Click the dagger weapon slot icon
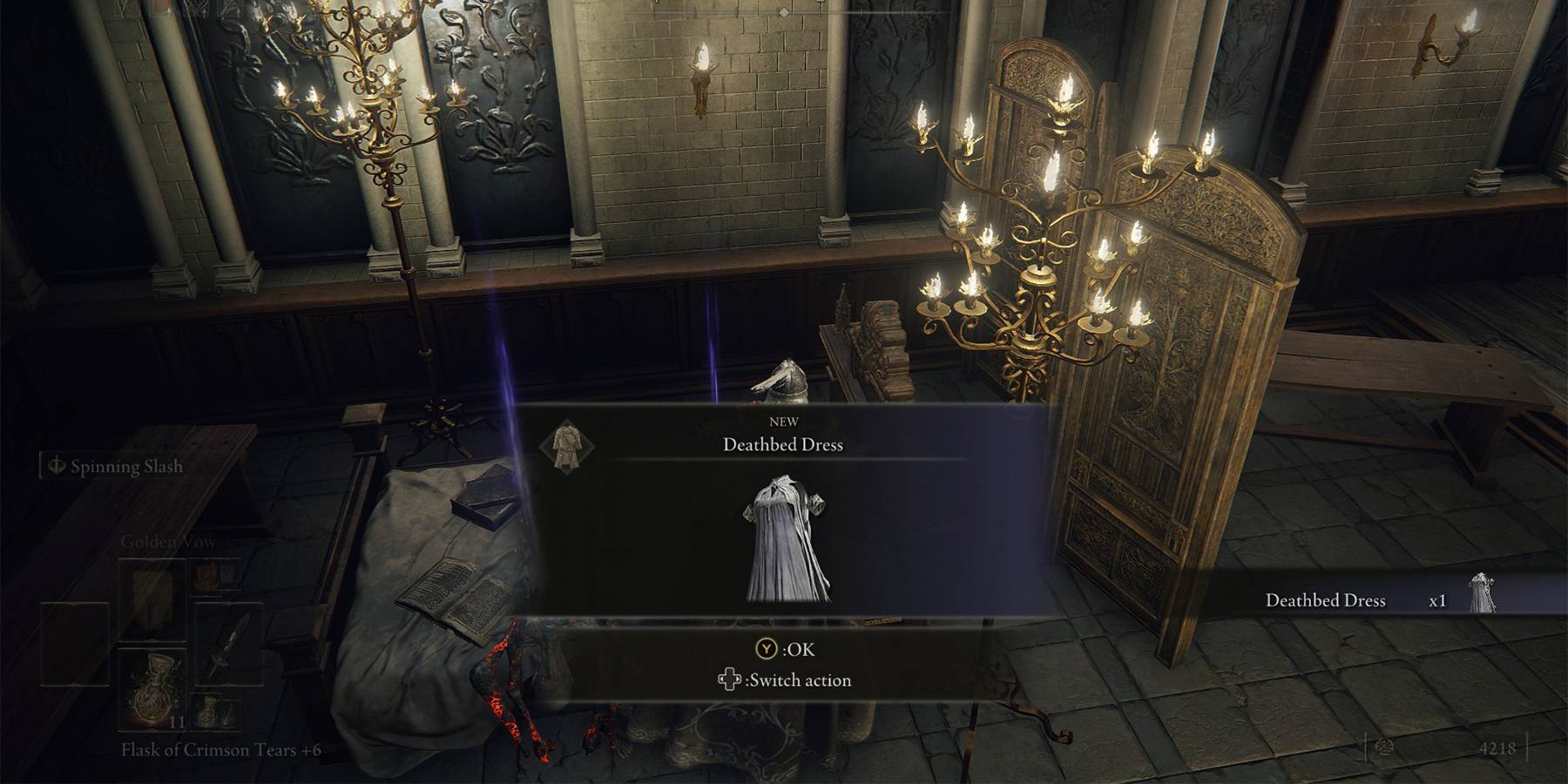The width and height of the screenshot is (1568, 784). tap(230, 645)
